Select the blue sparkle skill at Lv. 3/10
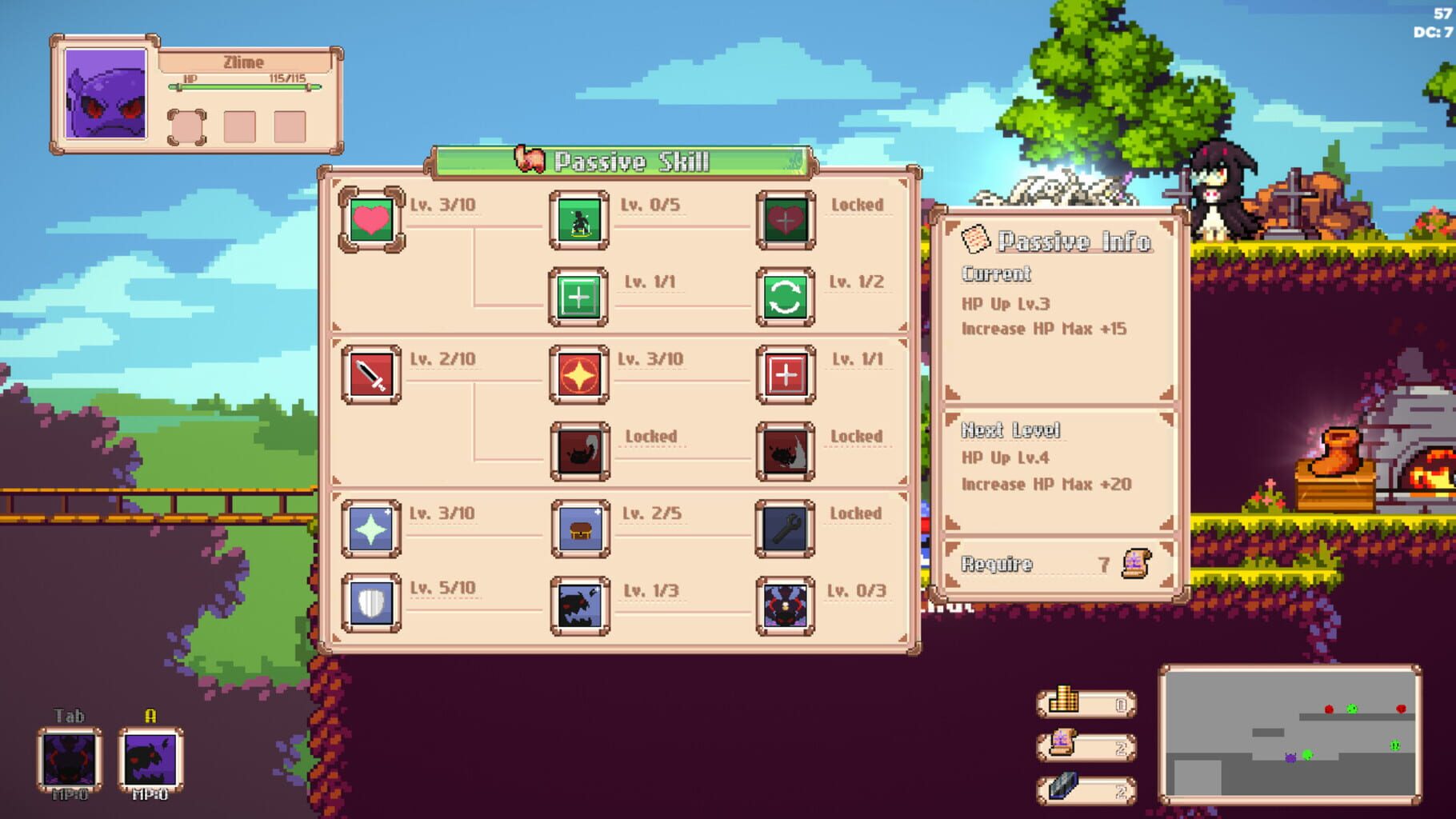The width and height of the screenshot is (1456, 819). coord(371,529)
